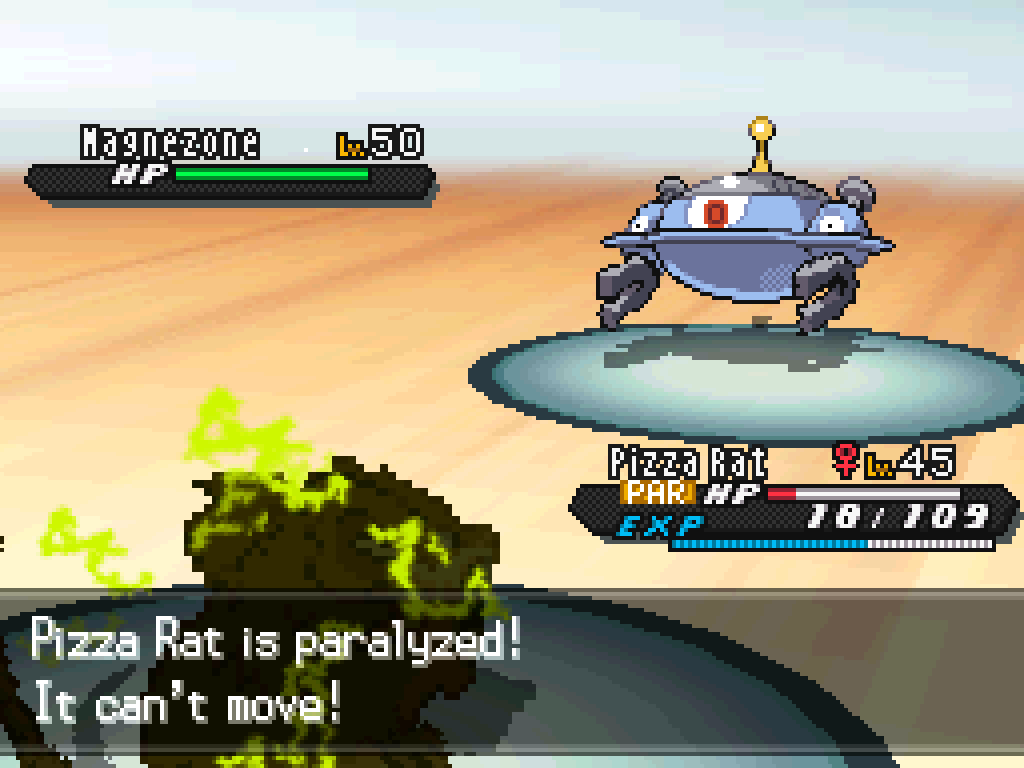Advance the "Pizza Rat is paralyzed!" message box

click(512, 672)
